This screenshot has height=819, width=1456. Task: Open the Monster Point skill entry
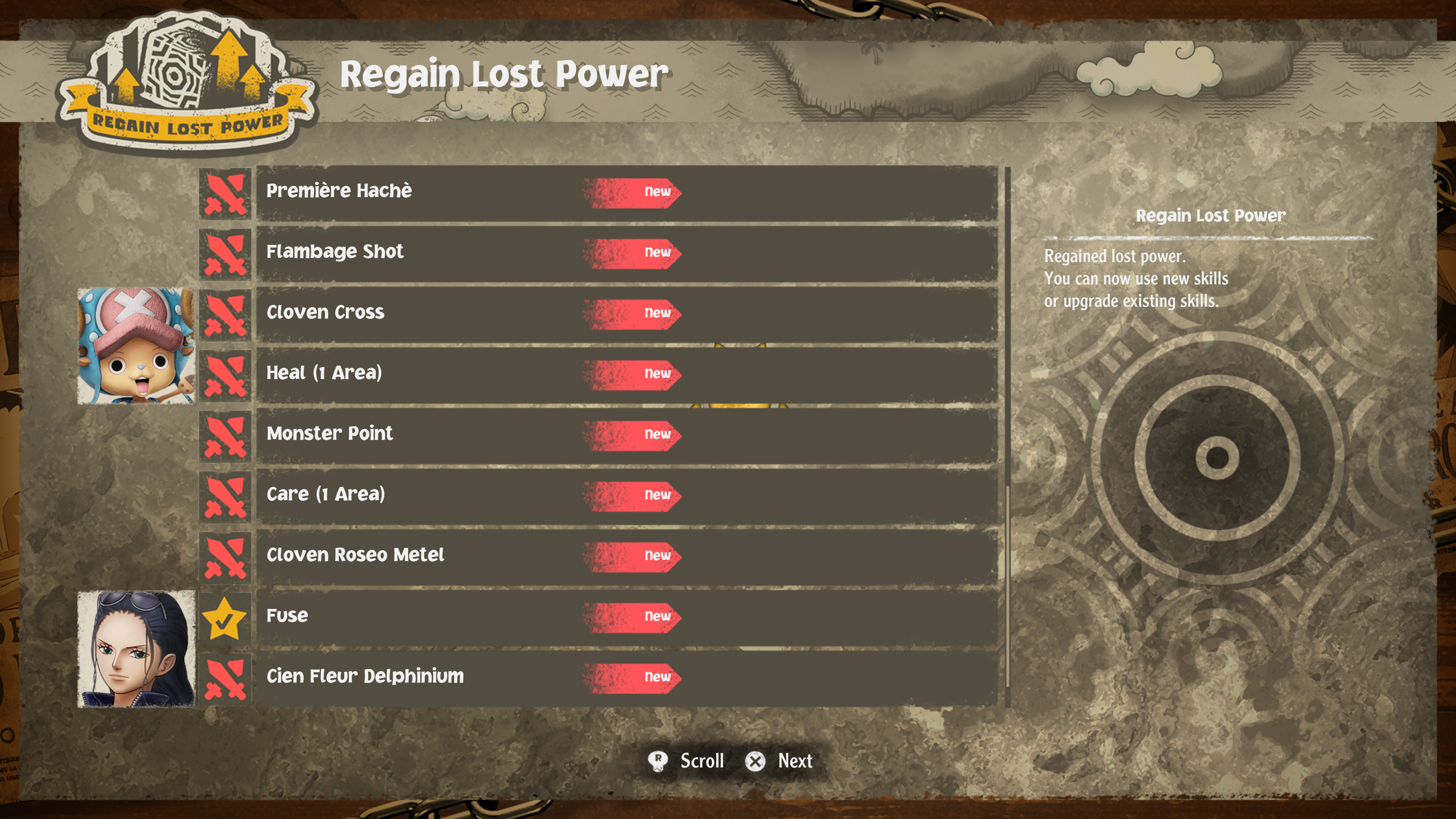626,434
